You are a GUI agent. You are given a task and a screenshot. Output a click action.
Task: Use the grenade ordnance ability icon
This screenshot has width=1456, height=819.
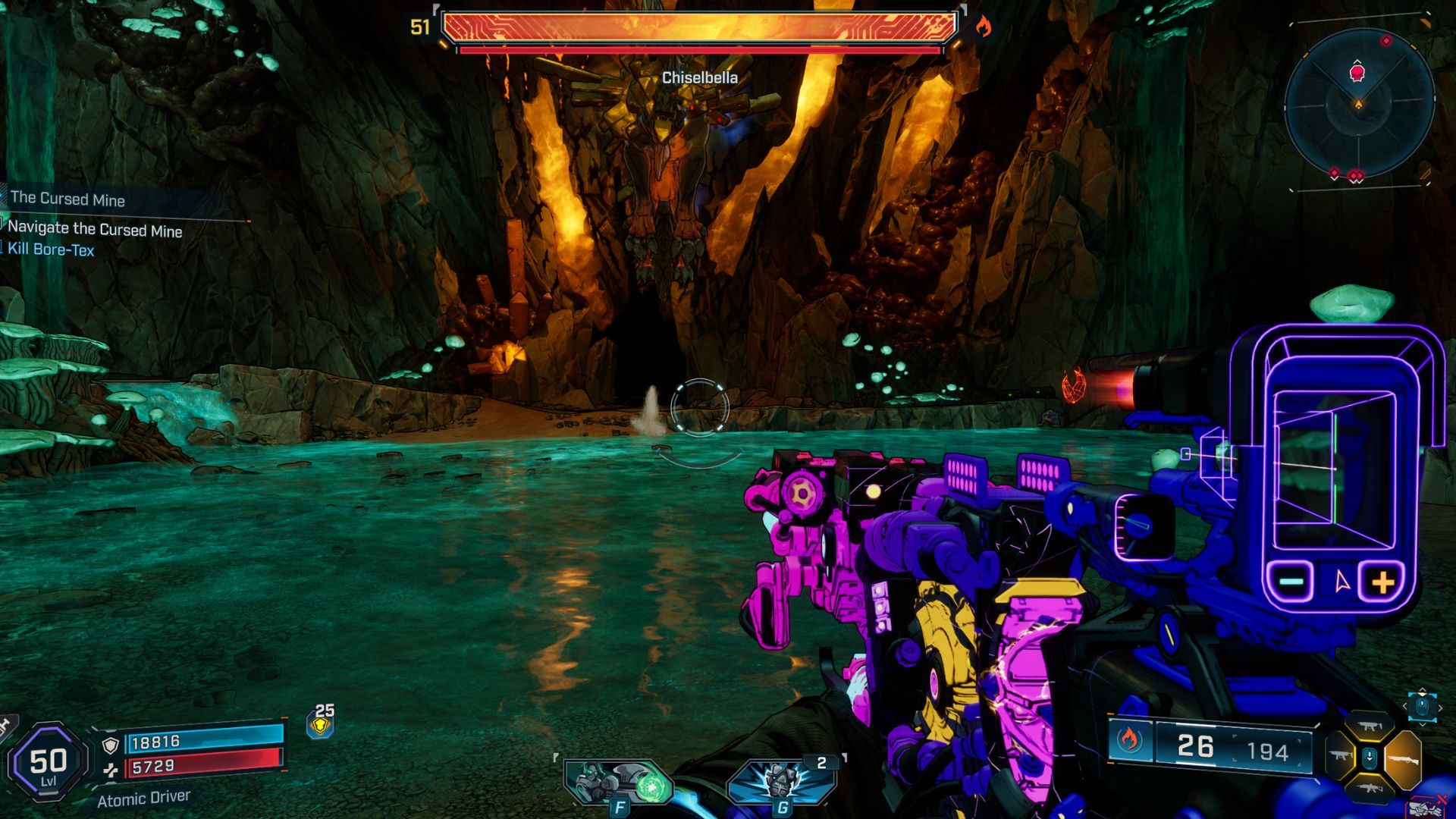[781, 782]
